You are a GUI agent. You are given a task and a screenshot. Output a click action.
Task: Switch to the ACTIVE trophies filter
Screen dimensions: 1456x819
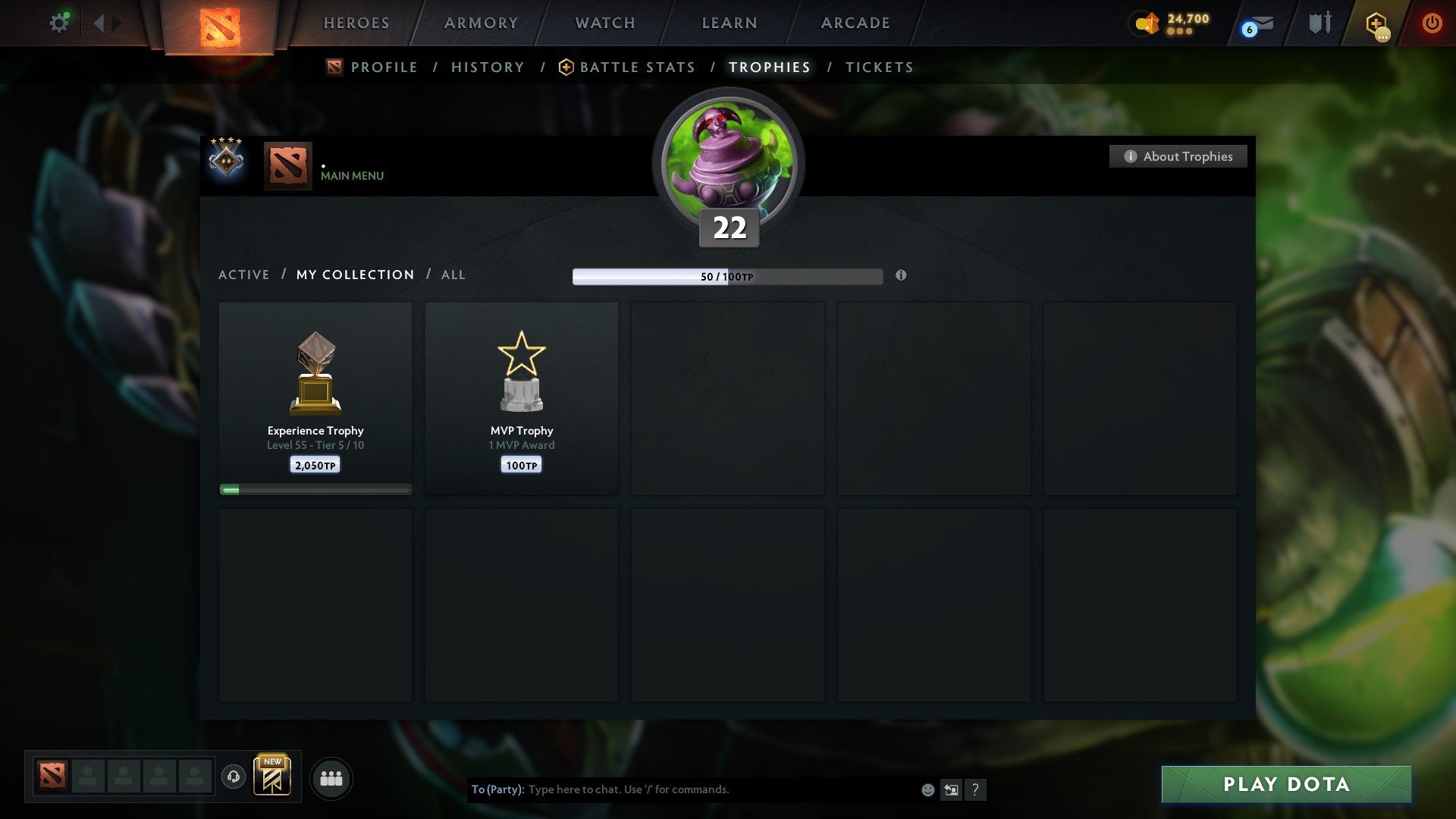point(244,275)
